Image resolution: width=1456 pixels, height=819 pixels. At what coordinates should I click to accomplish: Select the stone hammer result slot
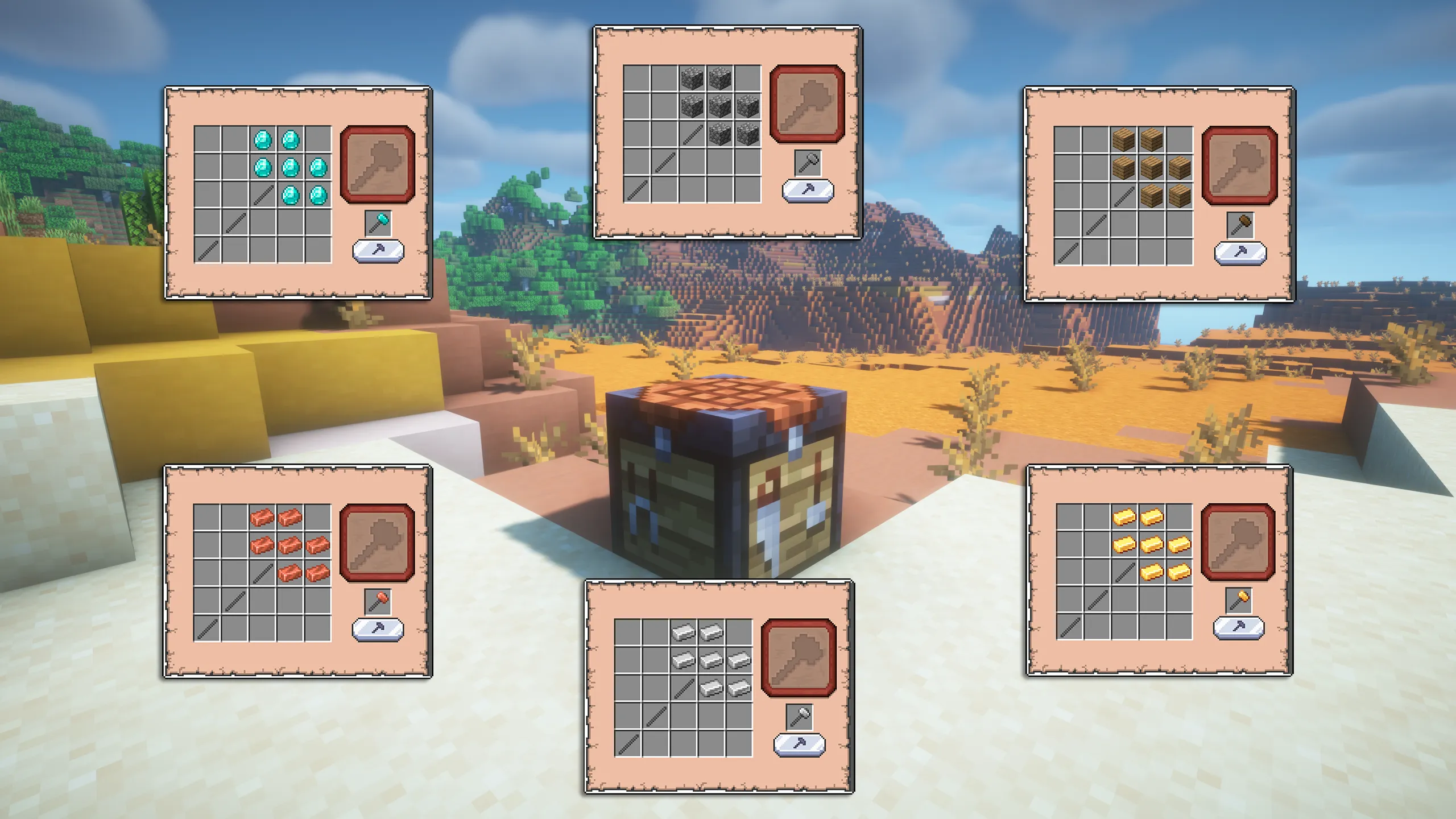click(x=805, y=106)
